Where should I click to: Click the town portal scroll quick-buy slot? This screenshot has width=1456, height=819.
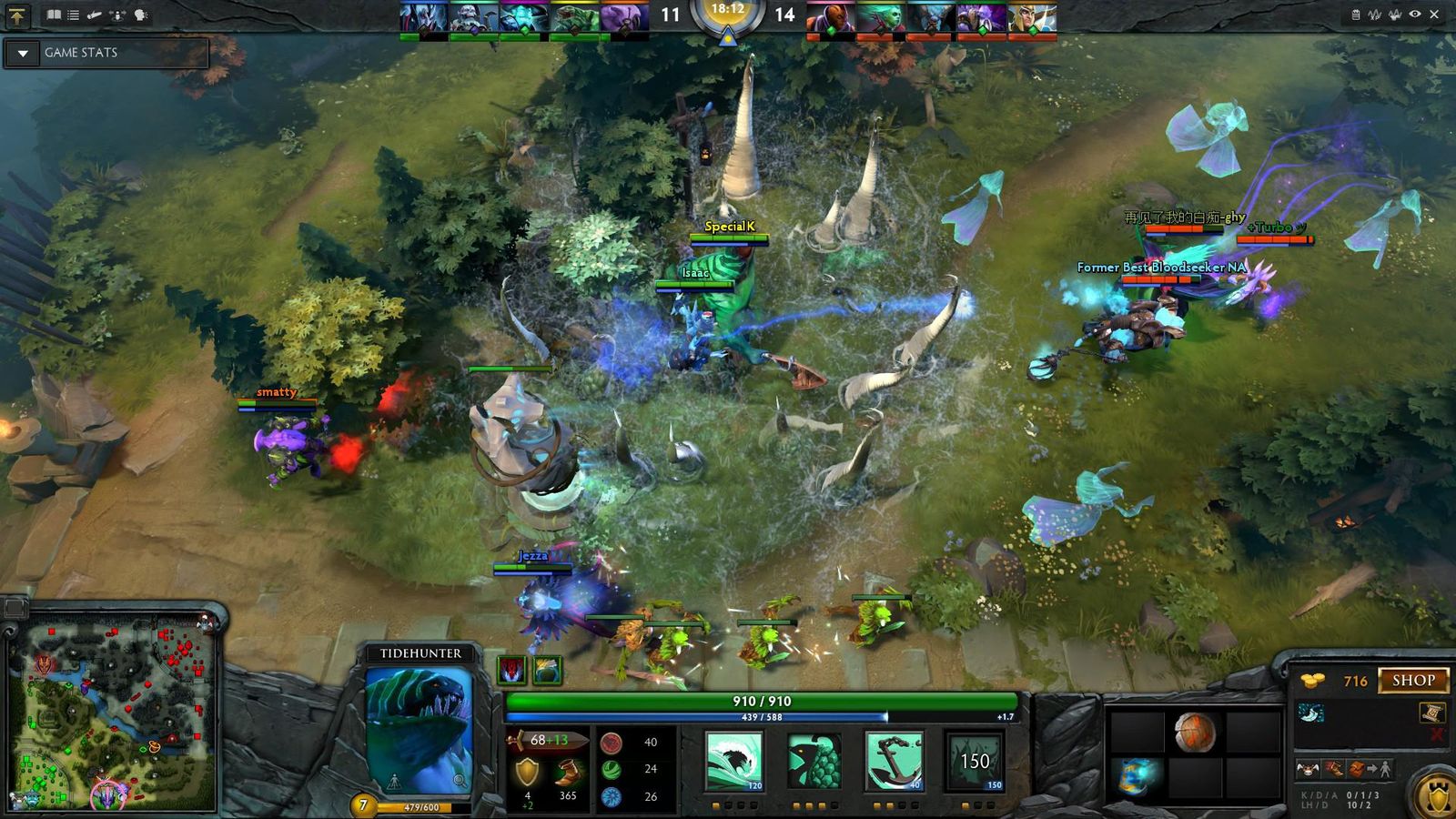pos(1432,713)
